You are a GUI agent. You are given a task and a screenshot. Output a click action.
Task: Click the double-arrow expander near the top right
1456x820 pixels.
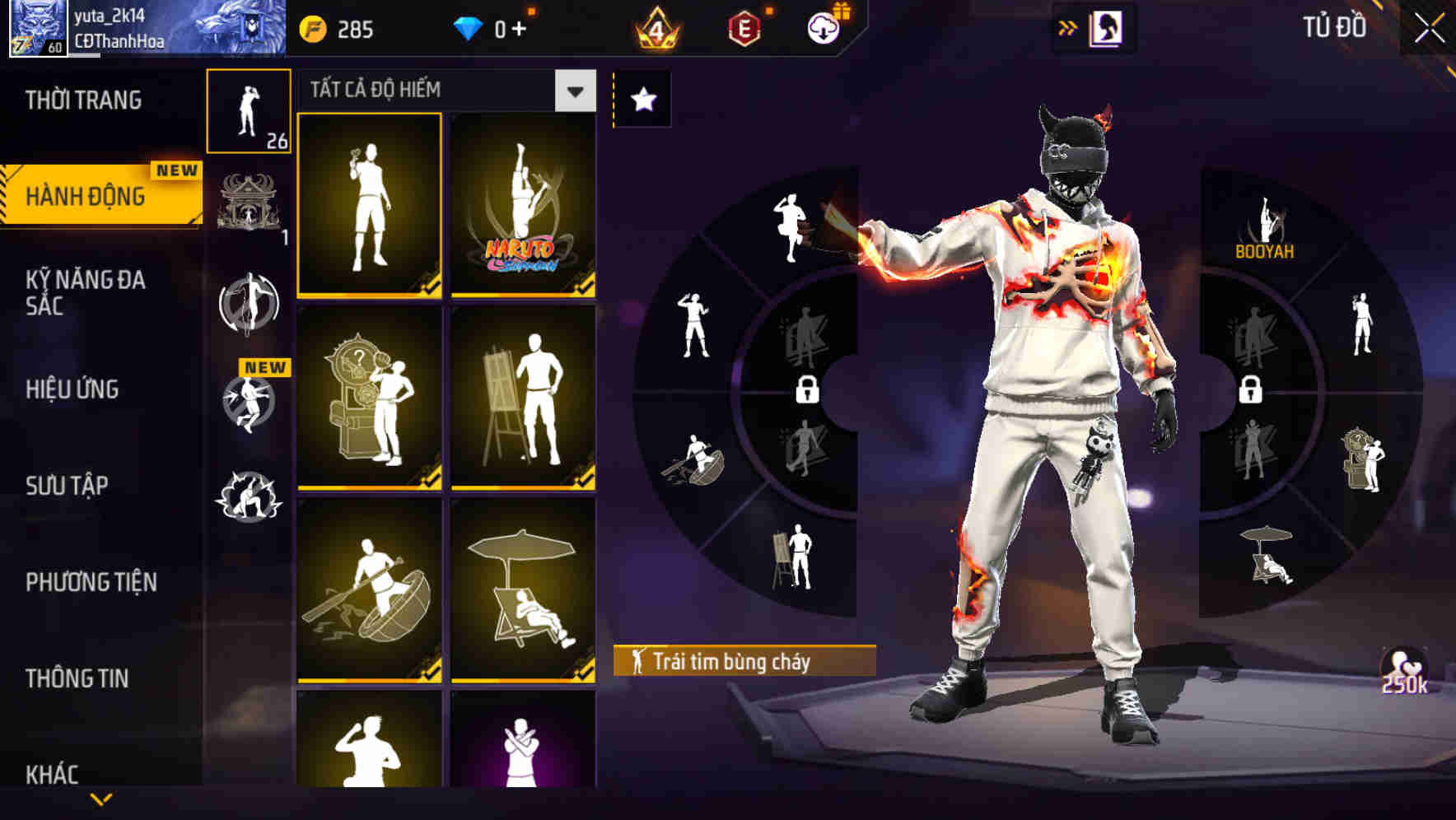(x=1067, y=27)
